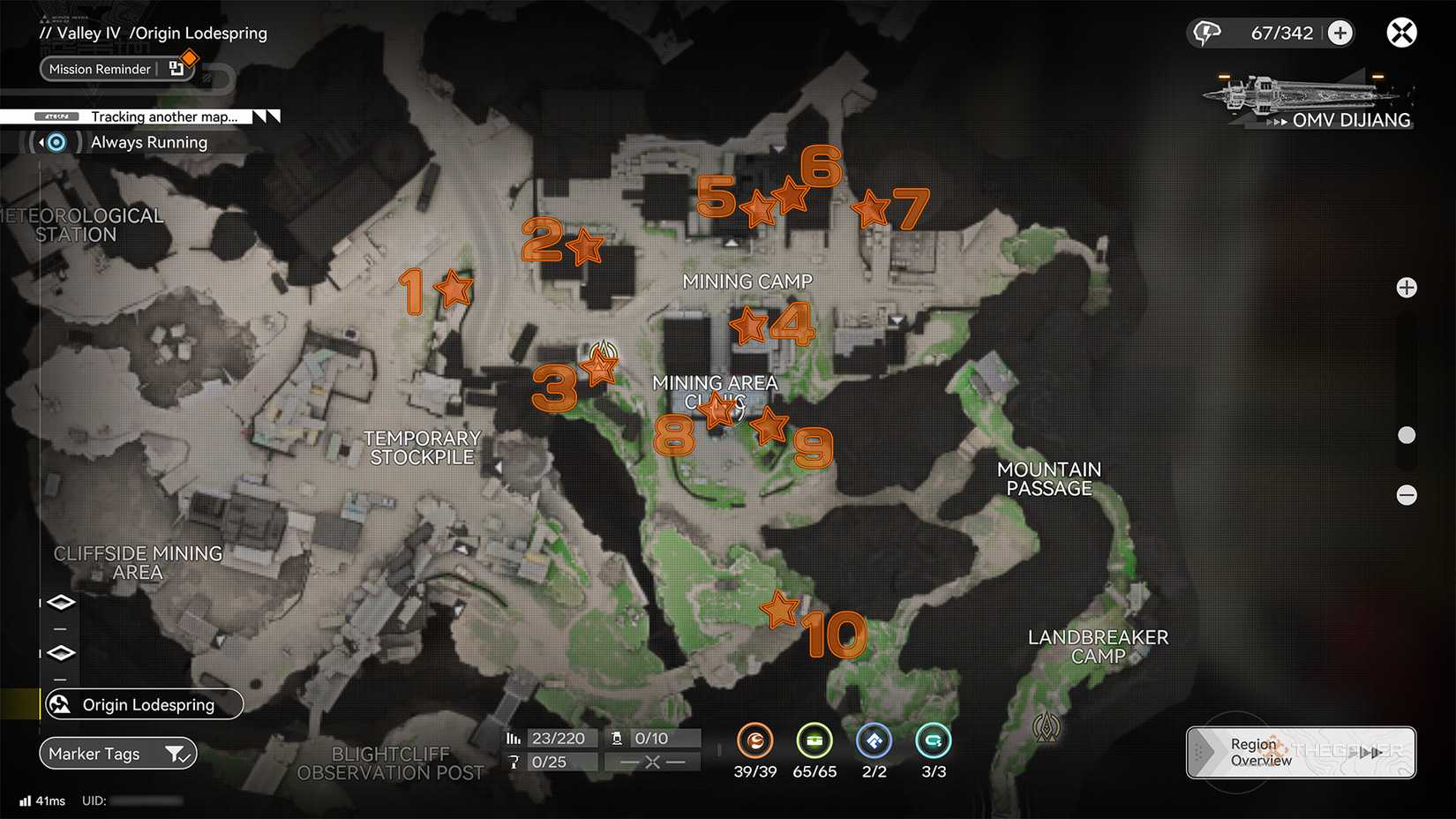The image size is (1456, 819).
Task: Click the zoom-in plus icon on map
Action: 1407,287
